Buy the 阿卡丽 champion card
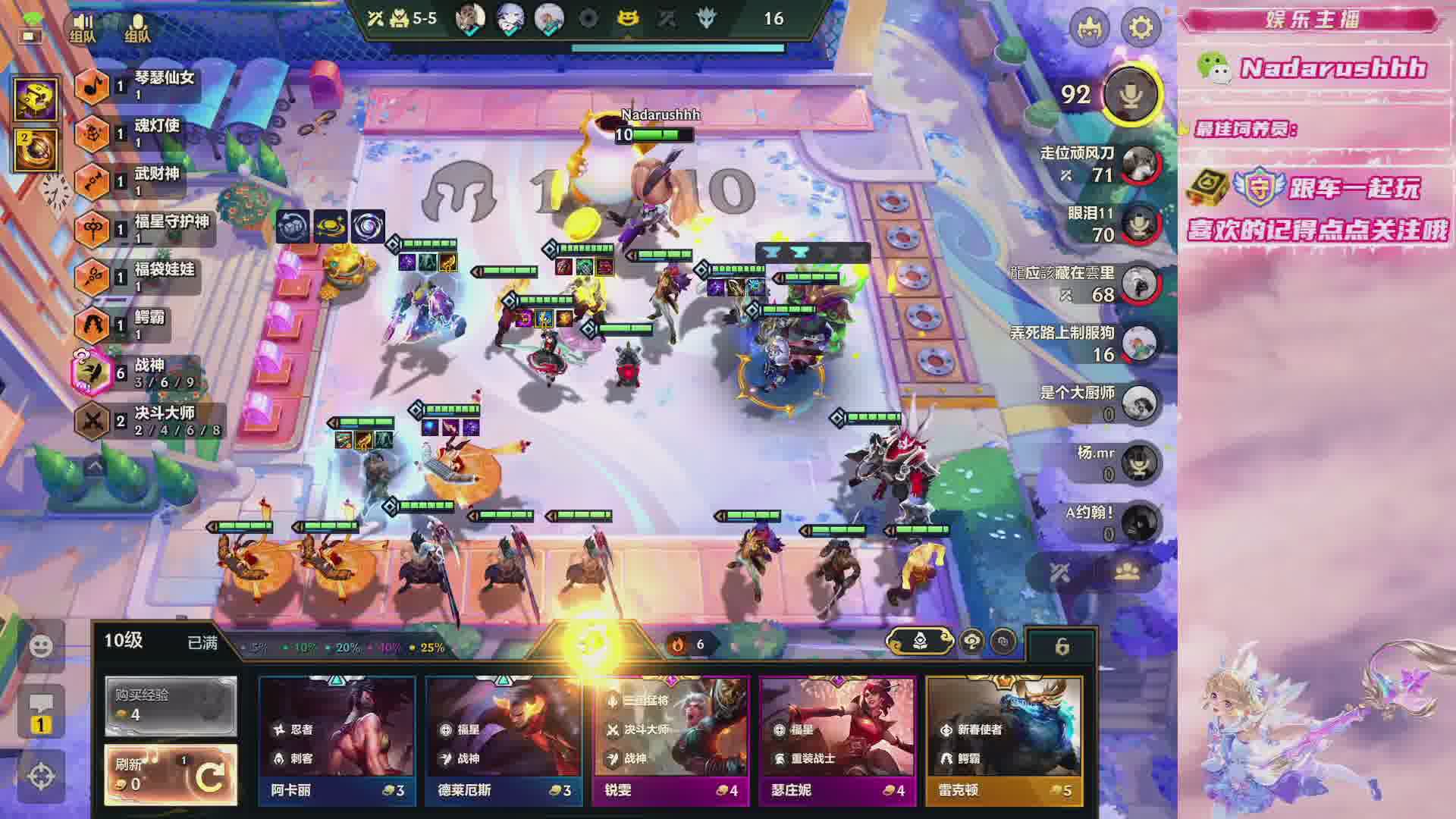 tap(337, 739)
